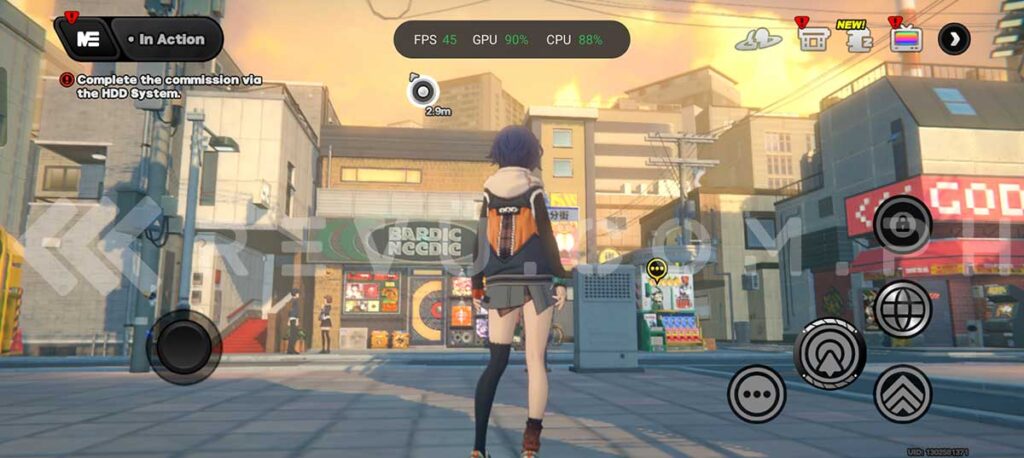1024x458 pixels.
Task: Open the storefront icon with red alert
Action: [812, 38]
